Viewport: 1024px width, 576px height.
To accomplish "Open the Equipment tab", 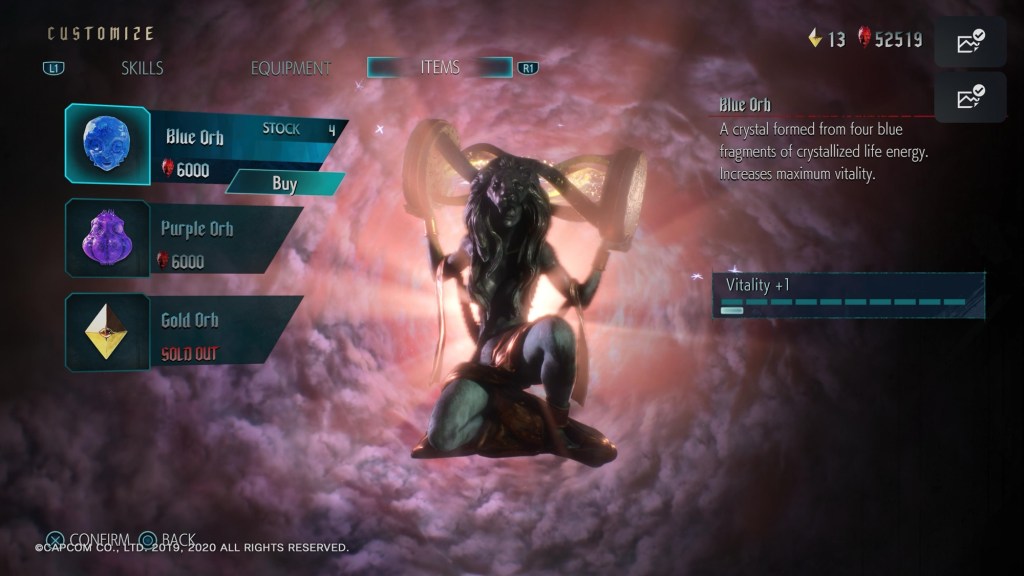I will (x=290, y=68).
